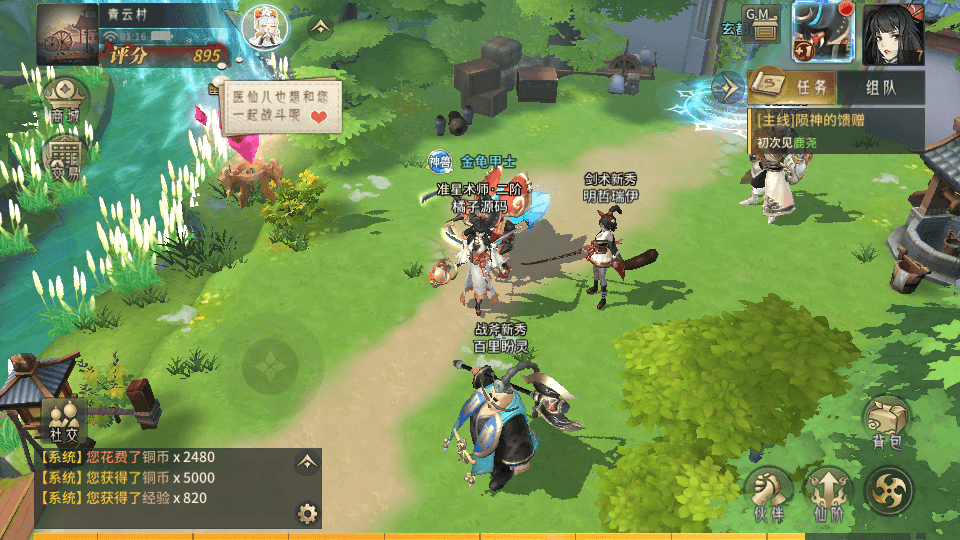Open the 交易 trading icon
Screen dimensions: 960x540
click(x=66, y=159)
